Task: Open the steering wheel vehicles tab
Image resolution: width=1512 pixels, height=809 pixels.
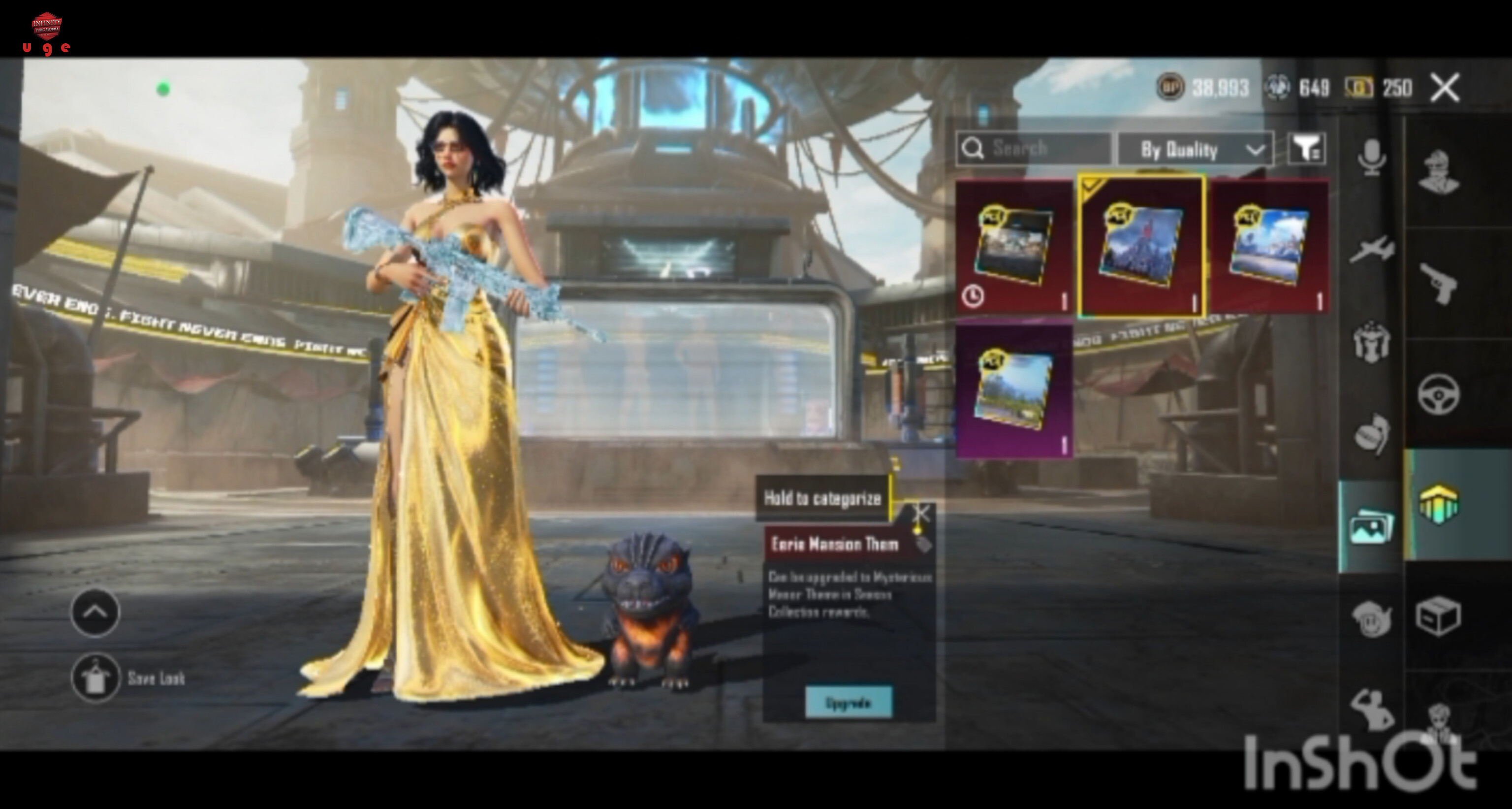Action: click(x=1439, y=394)
